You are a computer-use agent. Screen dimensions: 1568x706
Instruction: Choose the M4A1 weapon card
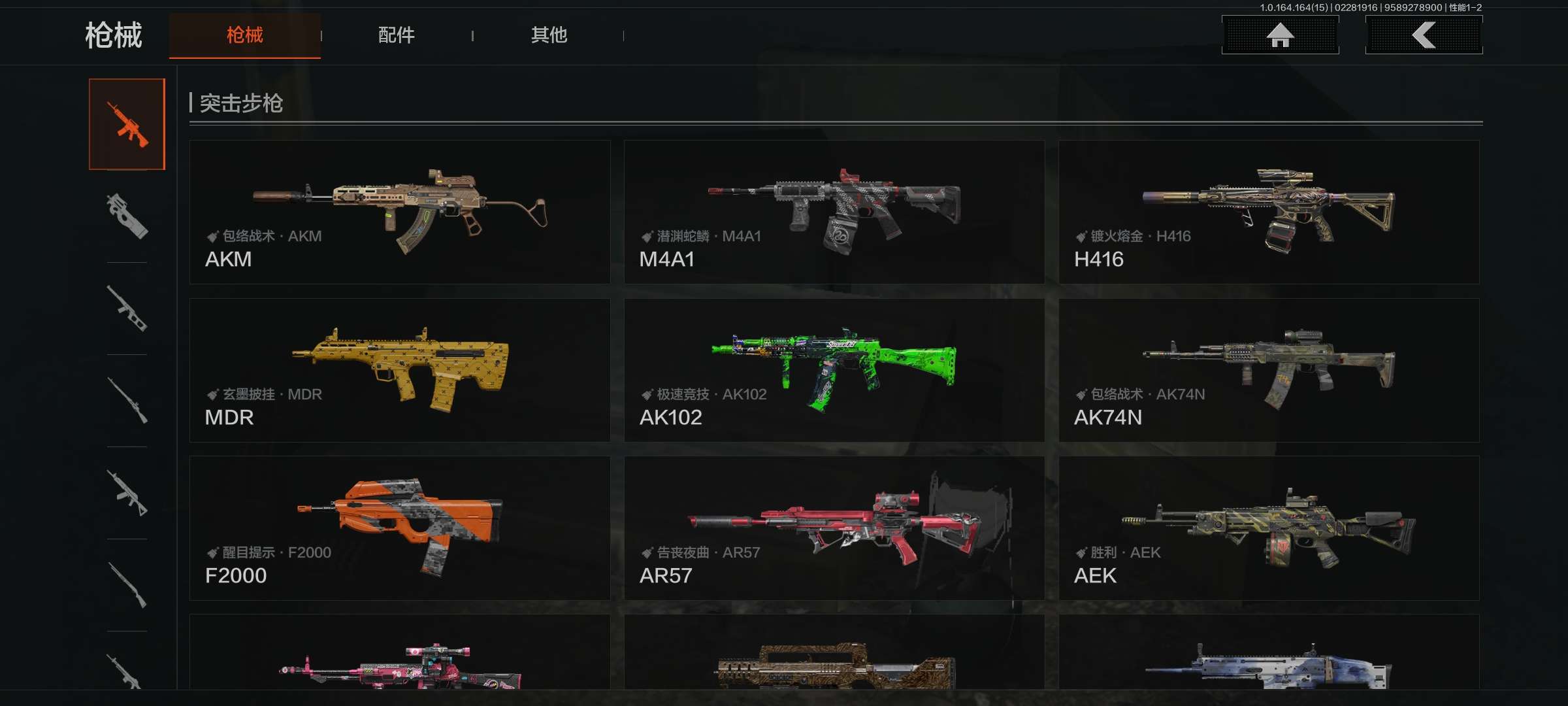coord(834,212)
